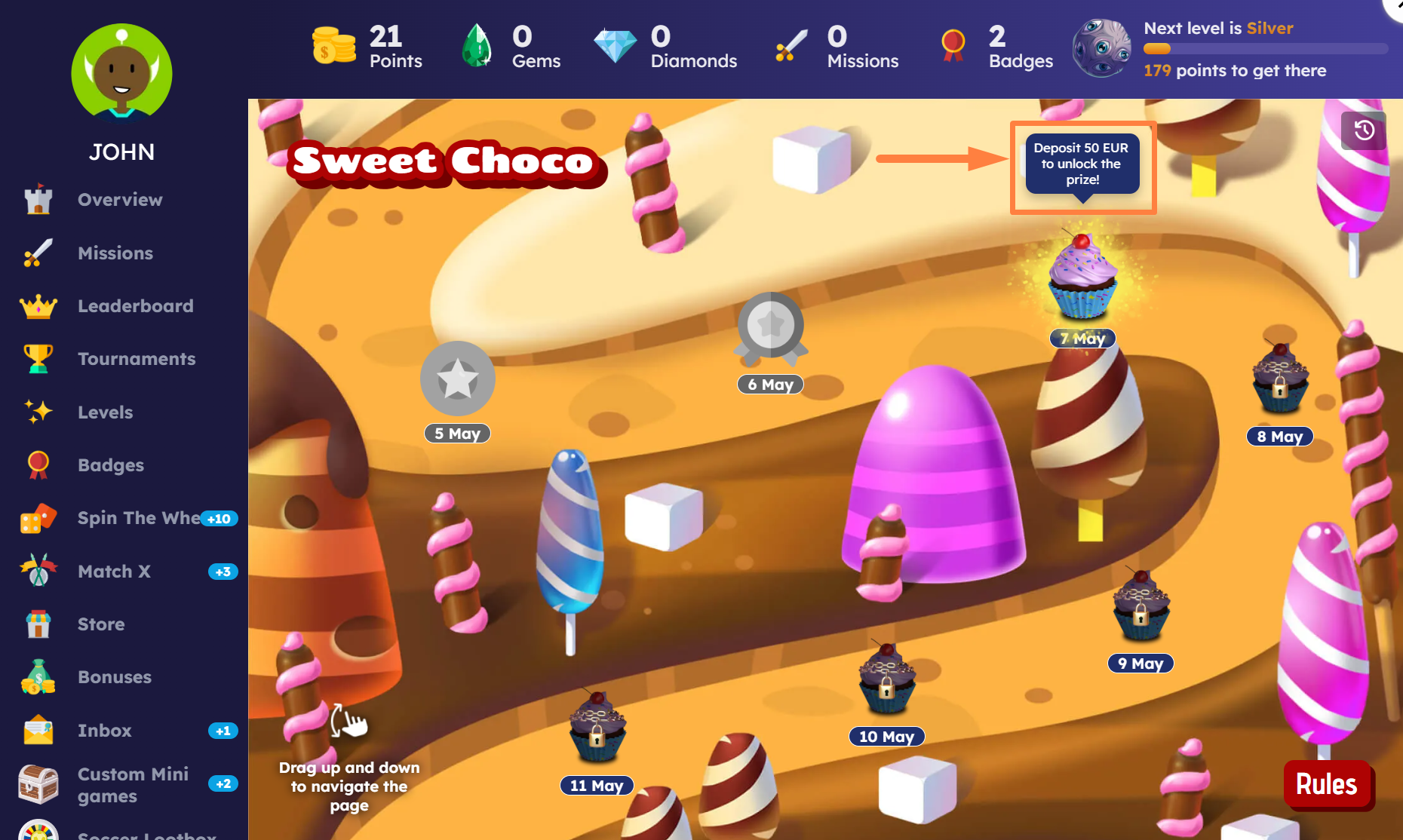
Task: Select the locked 11 May cupcake
Action: click(597, 727)
